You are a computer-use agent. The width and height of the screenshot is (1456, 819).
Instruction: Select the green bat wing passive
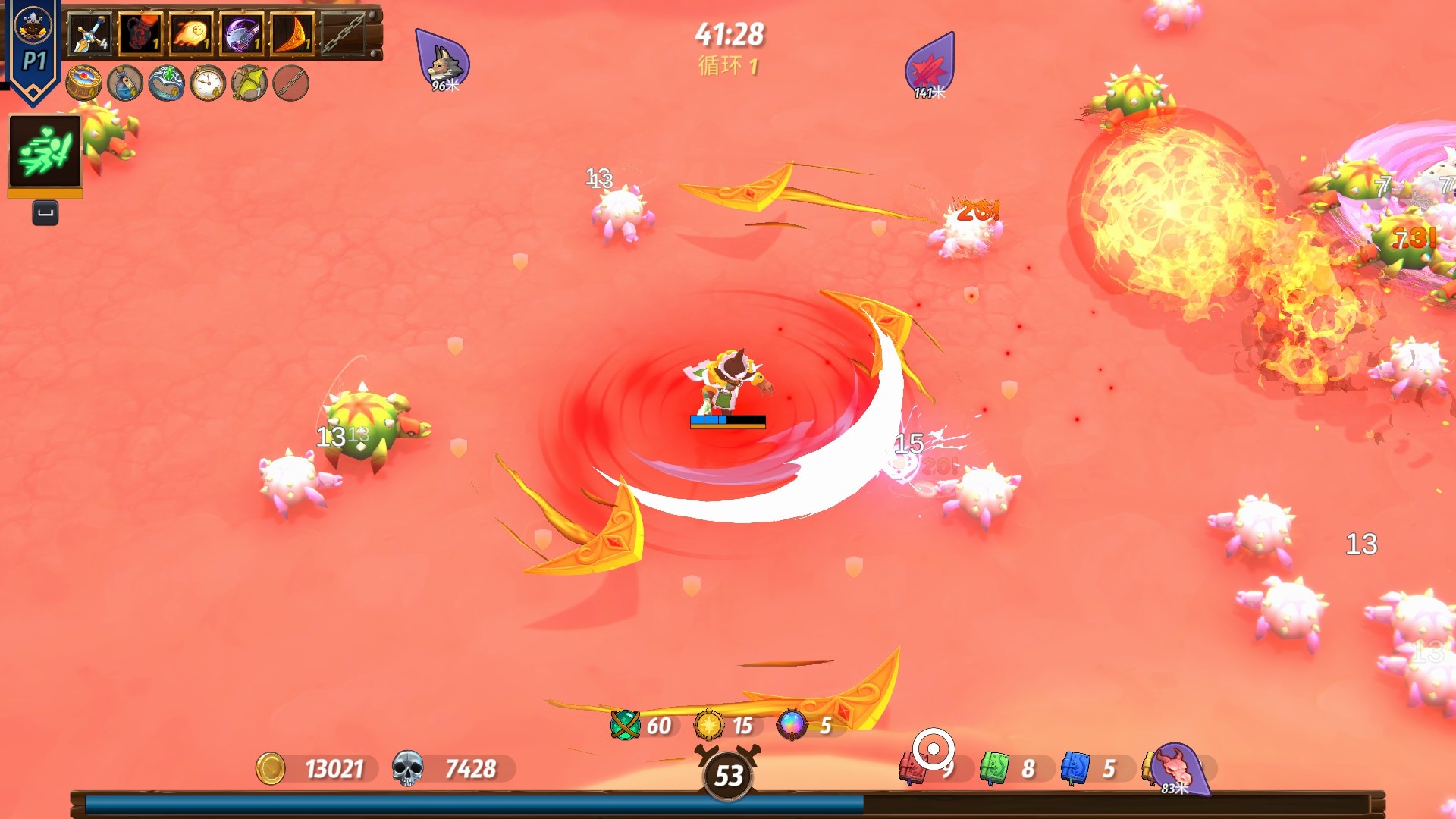coord(249,83)
